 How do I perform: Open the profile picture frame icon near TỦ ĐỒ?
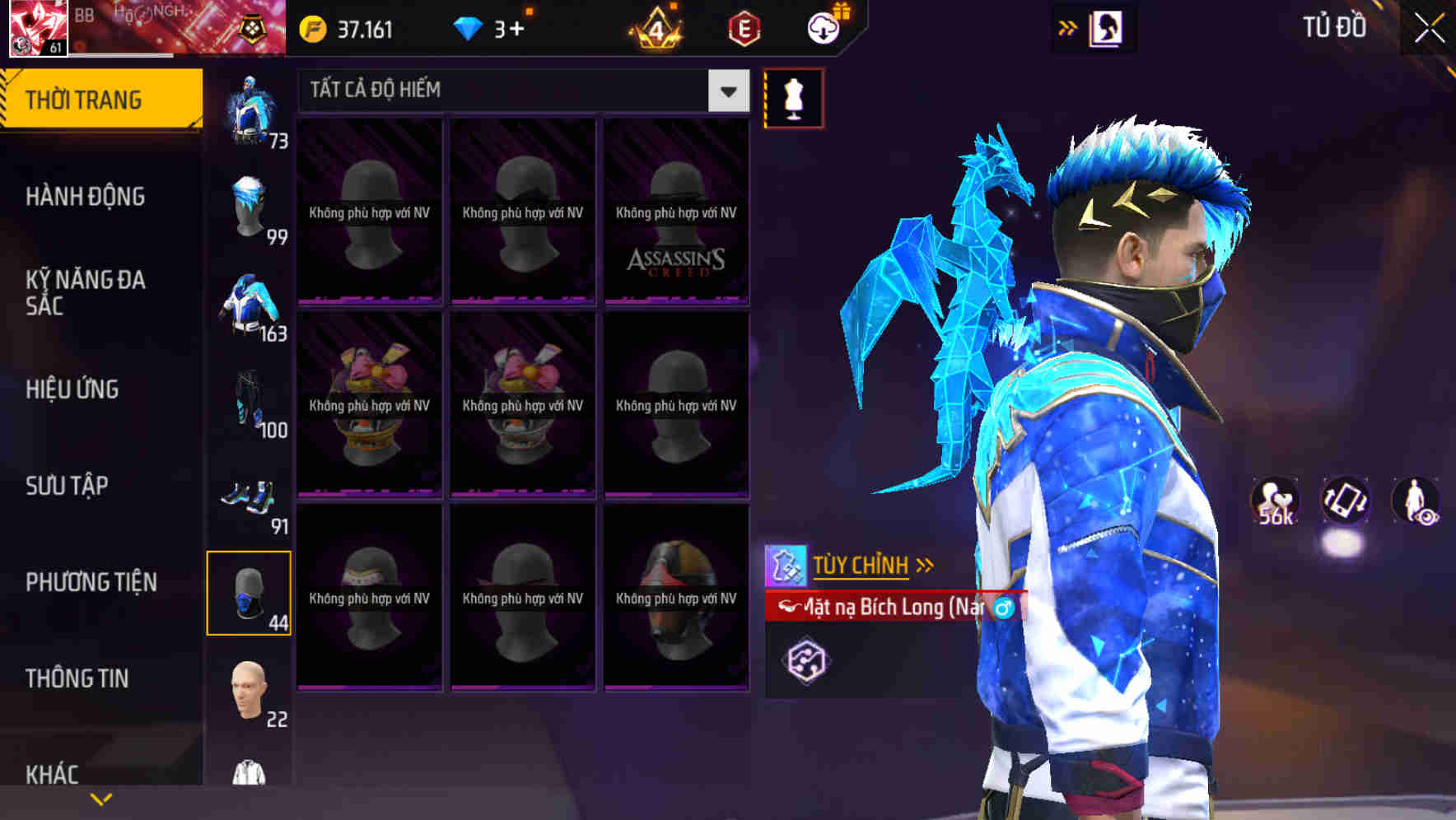point(1104,28)
